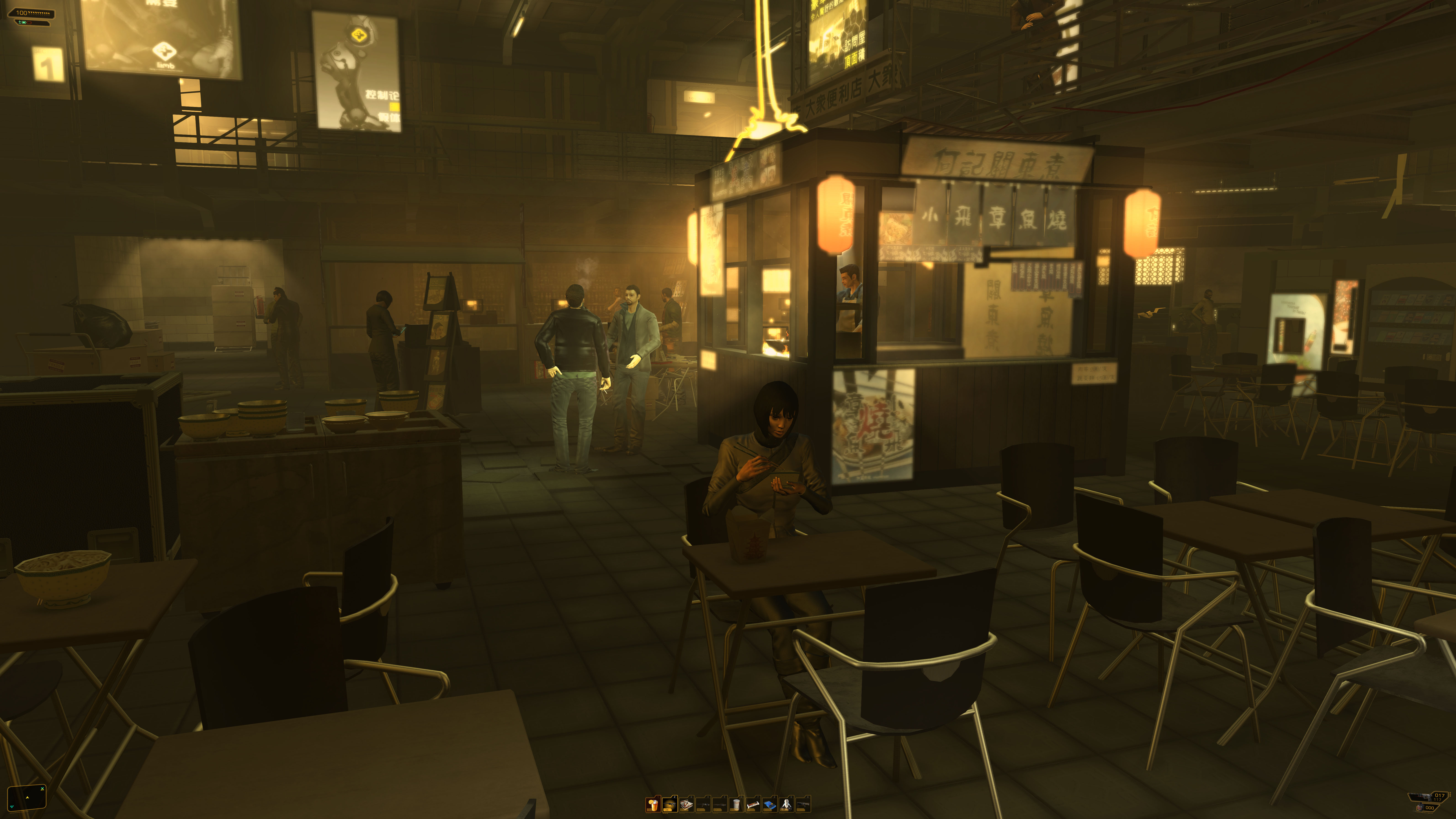
Task: Select the boxed item in slot 3
Action: [x=686, y=804]
